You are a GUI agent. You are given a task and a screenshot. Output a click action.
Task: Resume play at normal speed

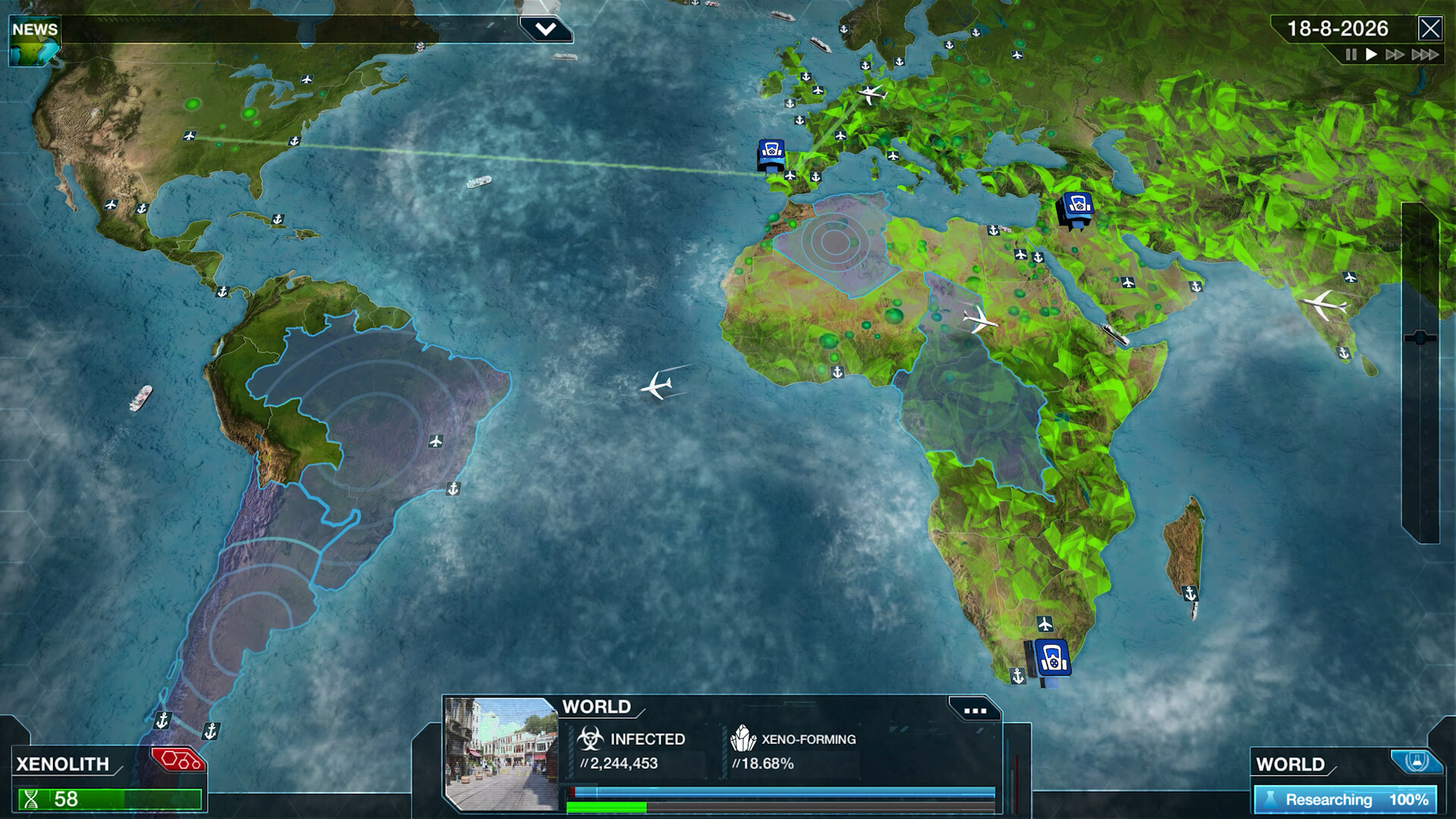click(x=1370, y=54)
